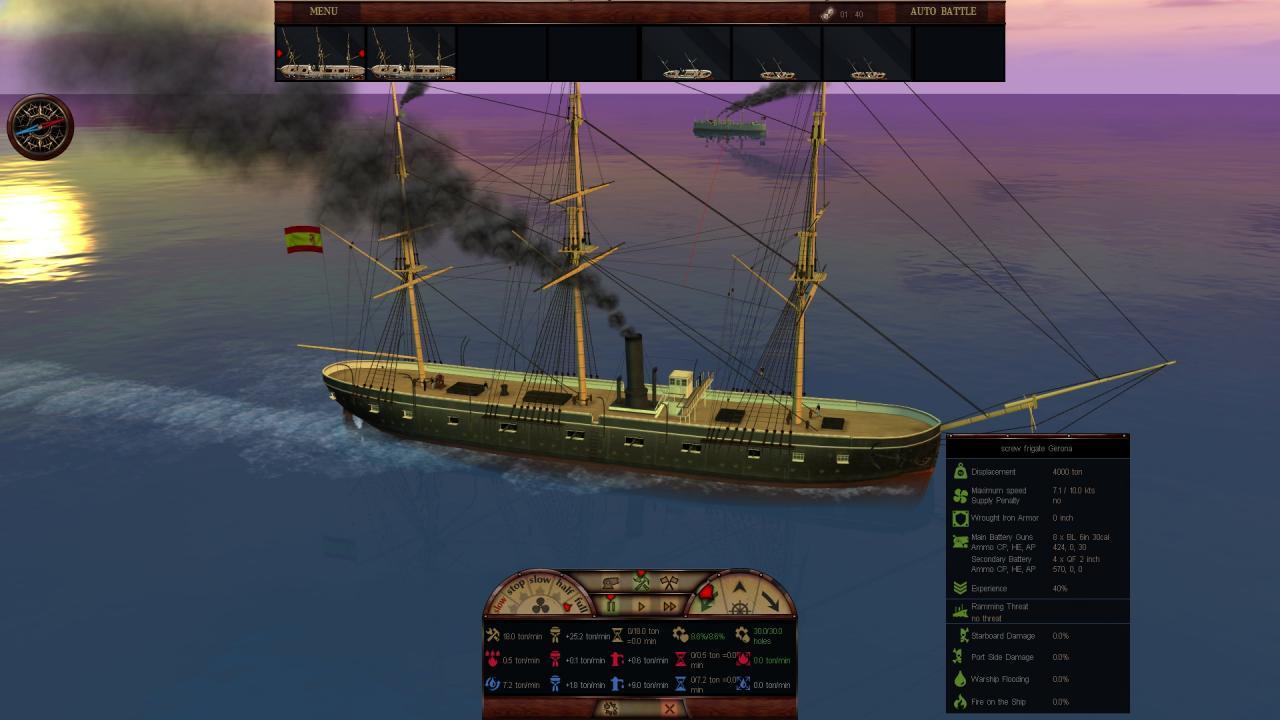Activate fast-forward game speed
The width and height of the screenshot is (1280, 720).
pyautogui.click(x=669, y=606)
